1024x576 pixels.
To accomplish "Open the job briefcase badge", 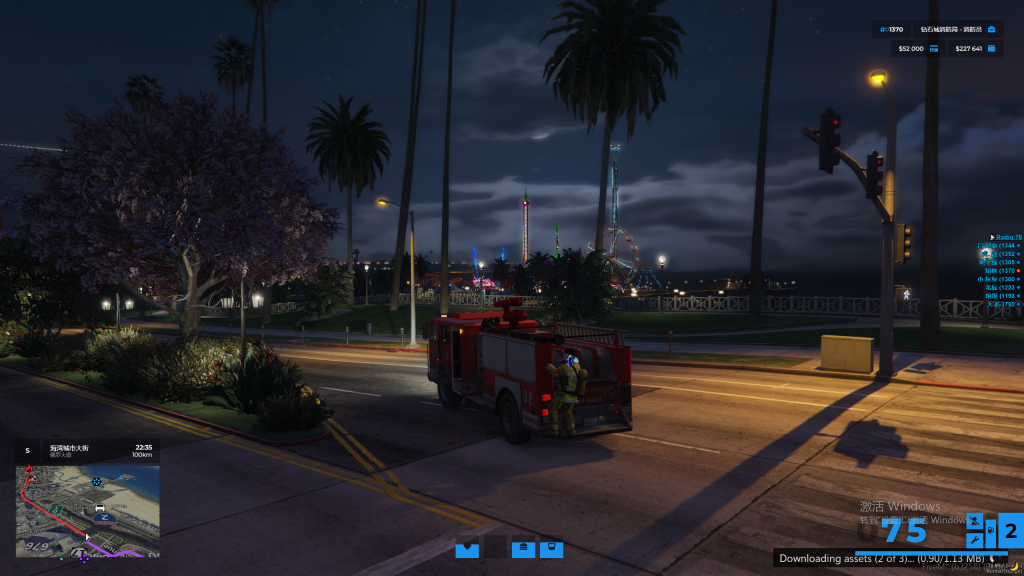I will coord(991,29).
